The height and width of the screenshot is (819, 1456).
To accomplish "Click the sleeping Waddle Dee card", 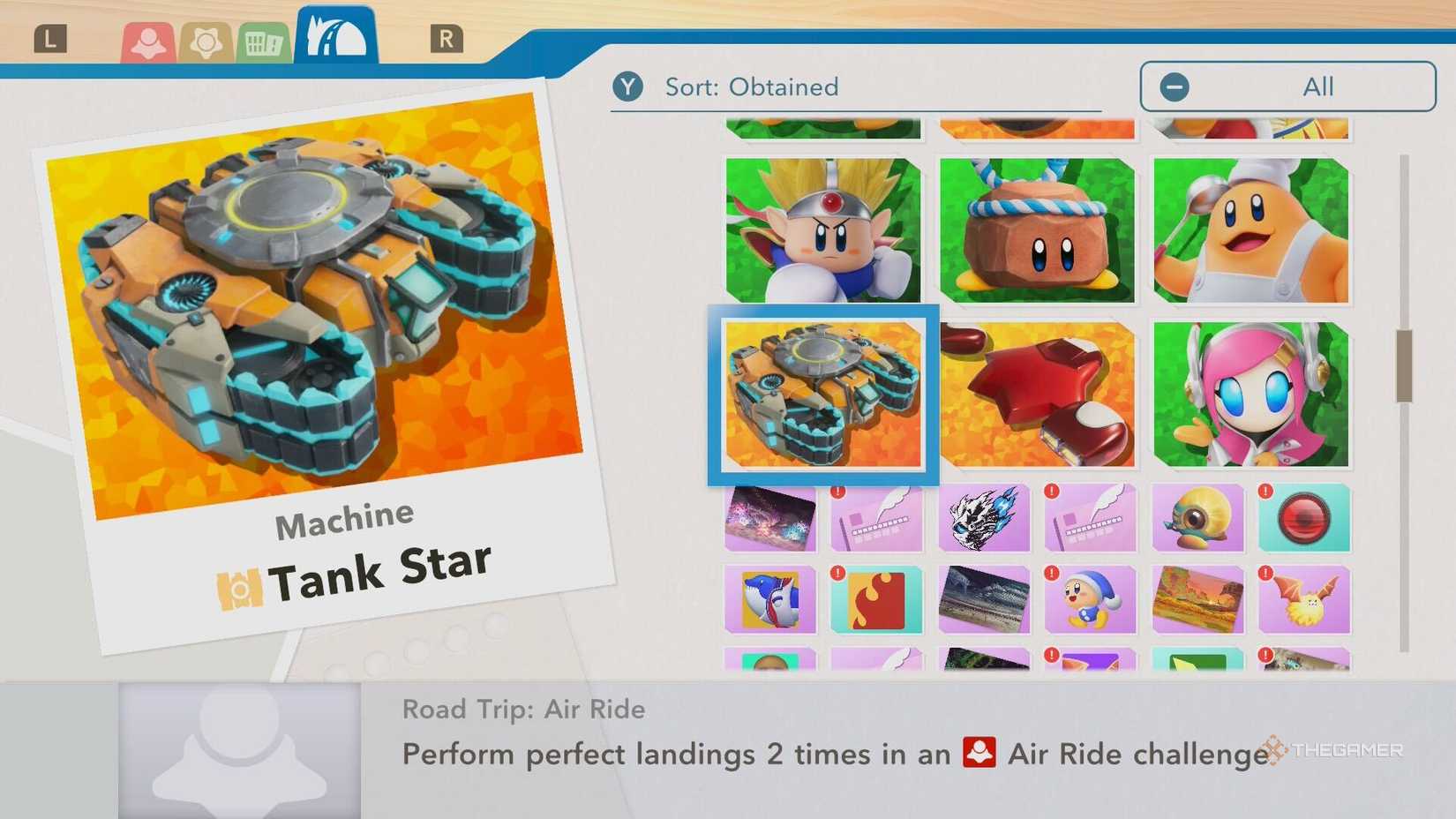I will 1091,601.
